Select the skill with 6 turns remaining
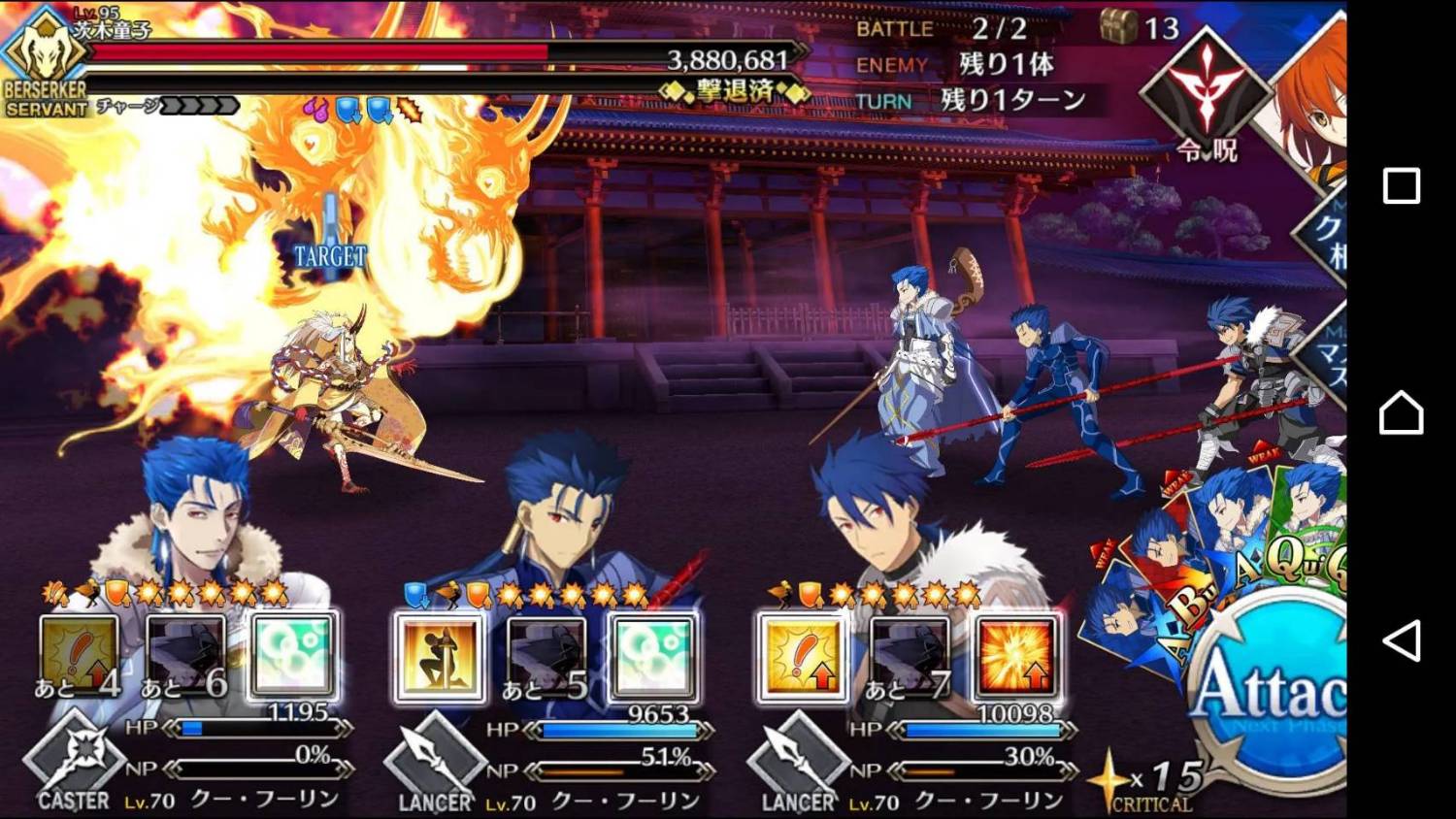 tap(186, 657)
